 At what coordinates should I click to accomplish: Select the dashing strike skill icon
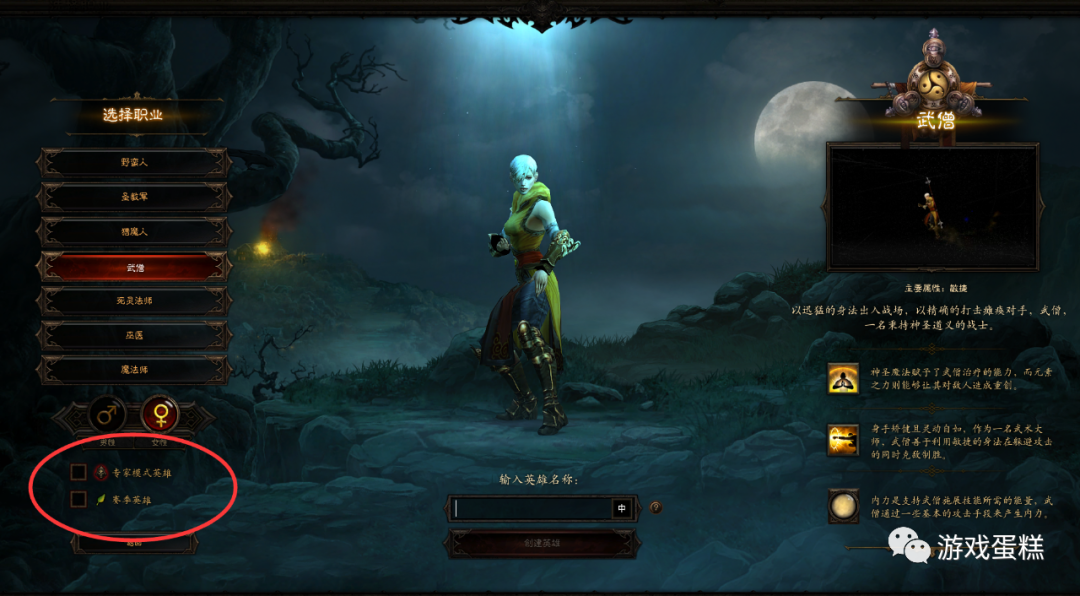coord(843,440)
